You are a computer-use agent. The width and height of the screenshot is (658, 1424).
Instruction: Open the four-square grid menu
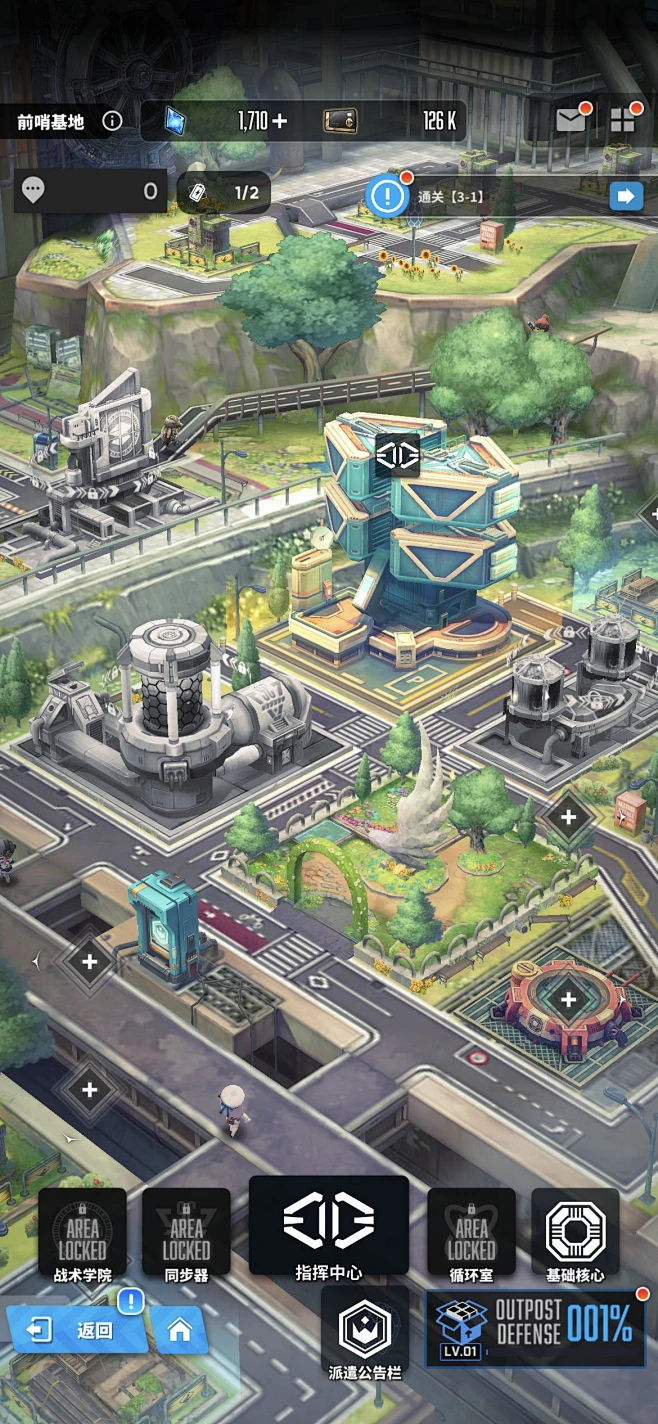coord(623,121)
